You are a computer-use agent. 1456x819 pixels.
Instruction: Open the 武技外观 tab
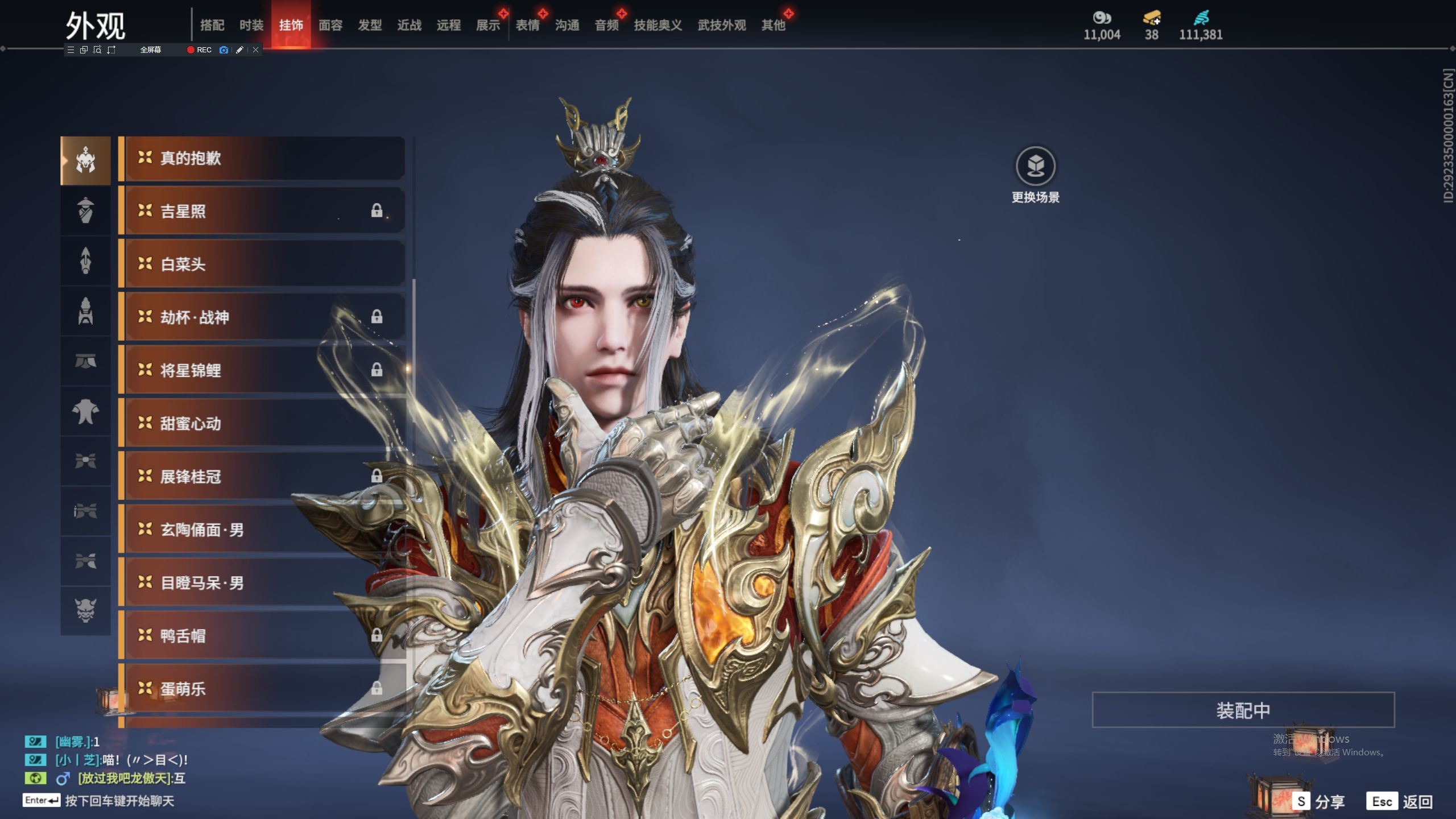pos(721,25)
